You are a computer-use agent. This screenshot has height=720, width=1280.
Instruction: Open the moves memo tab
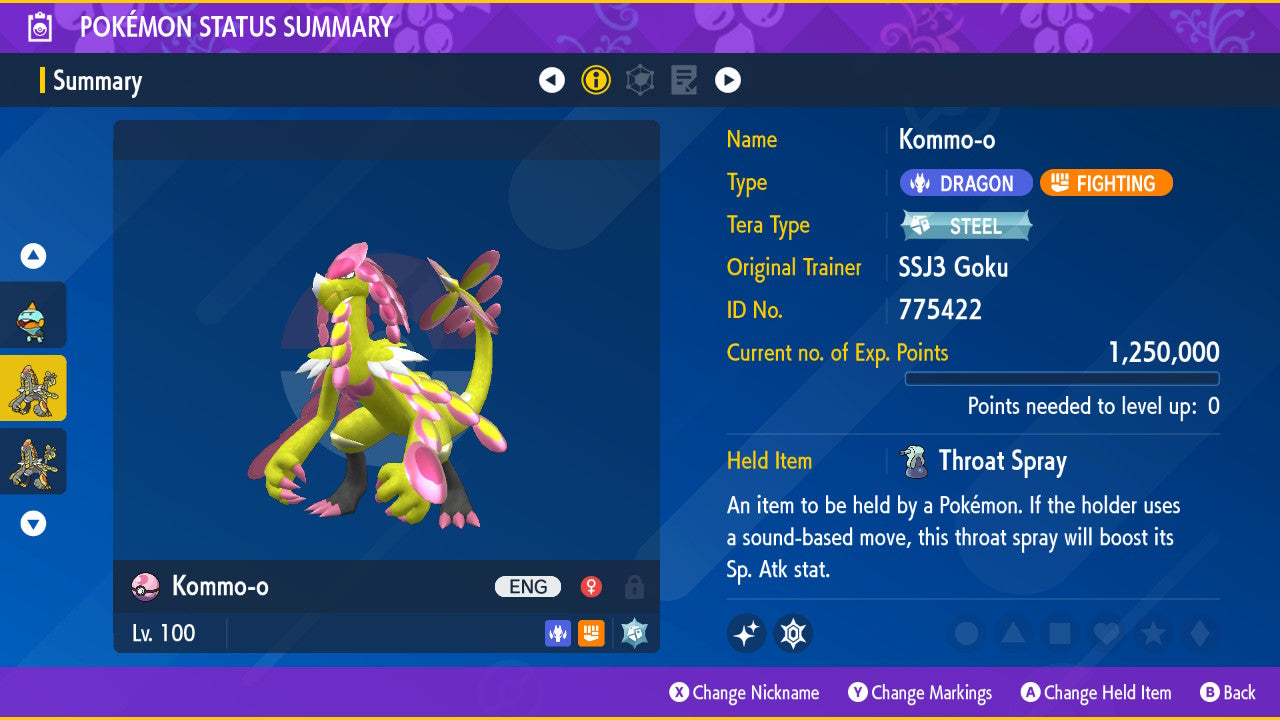[684, 80]
